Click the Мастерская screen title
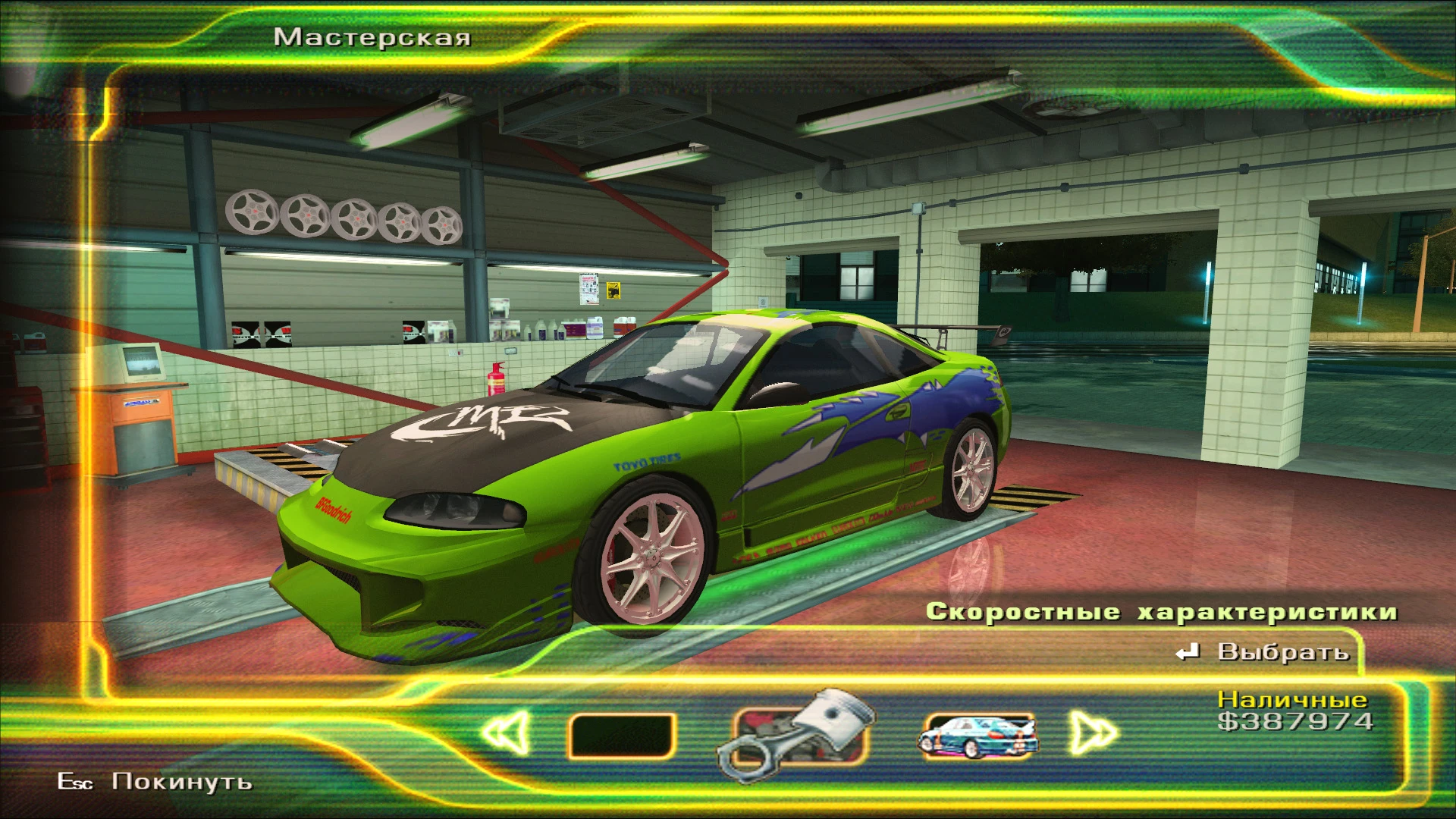This screenshot has width=1456, height=819. coord(373,36)
